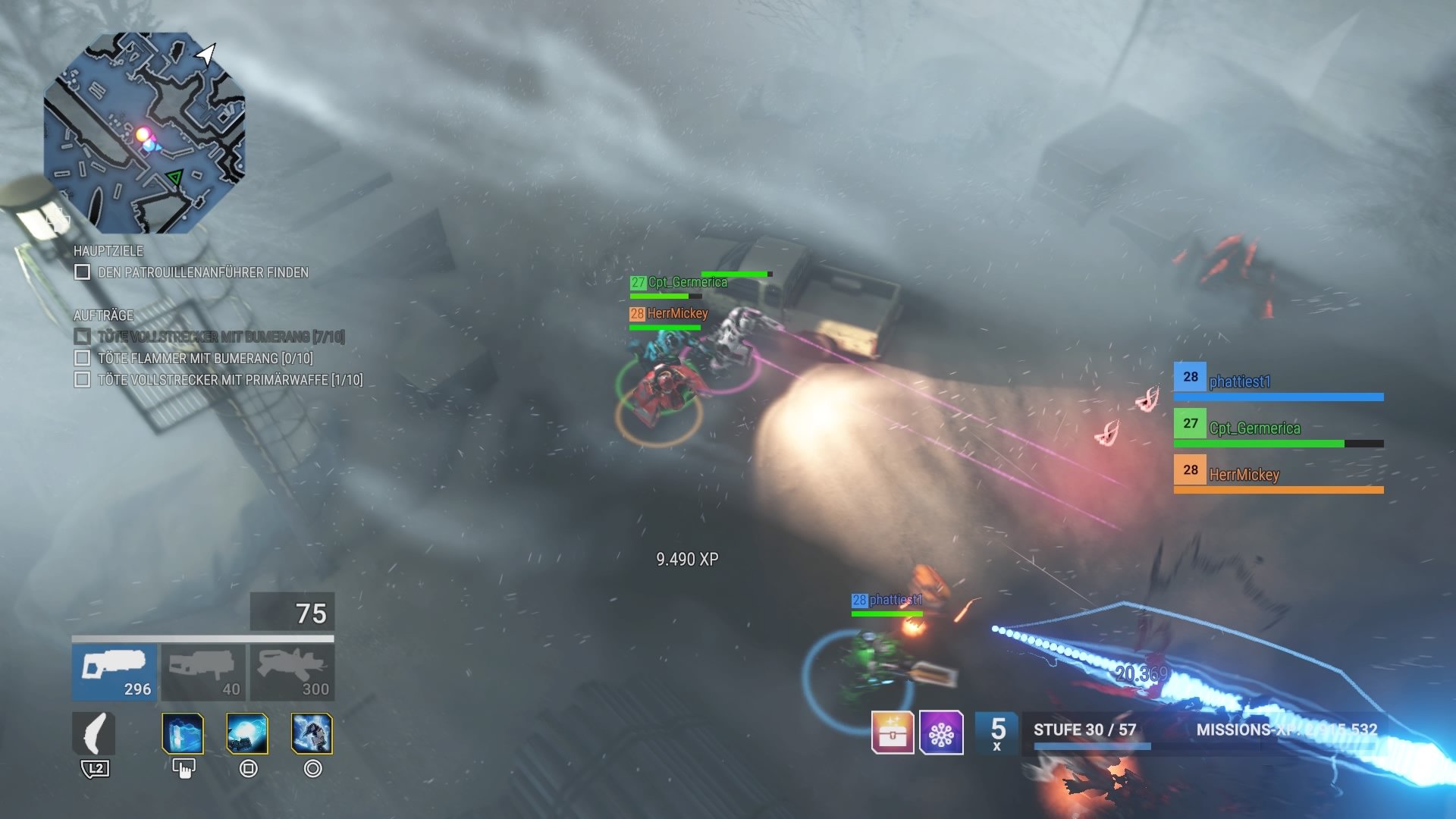
Task: Activate the electrified soldier ability
Action: point(312,734)
